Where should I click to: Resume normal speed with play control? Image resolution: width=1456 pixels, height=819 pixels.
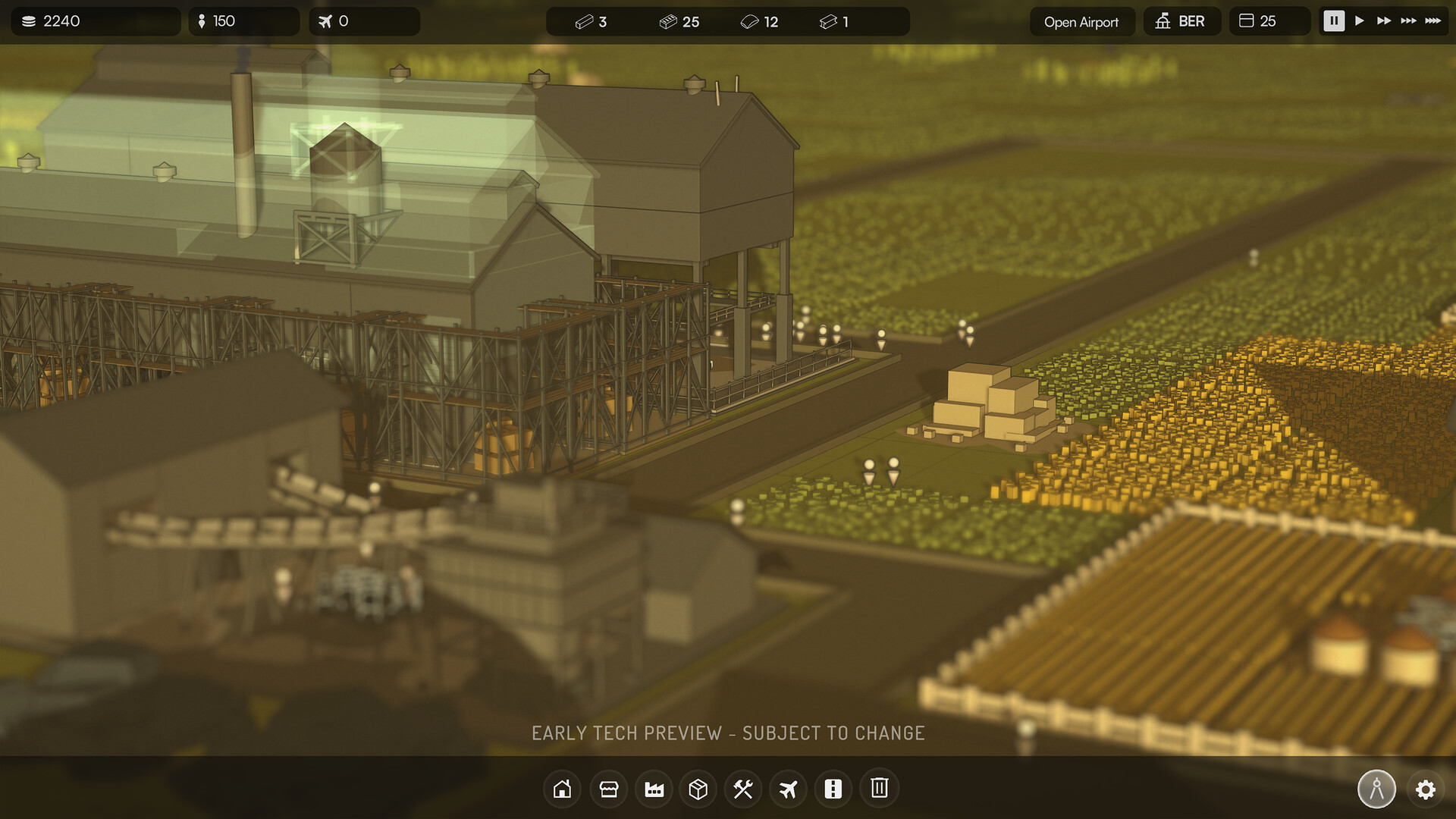click(x=1360, y=21)
